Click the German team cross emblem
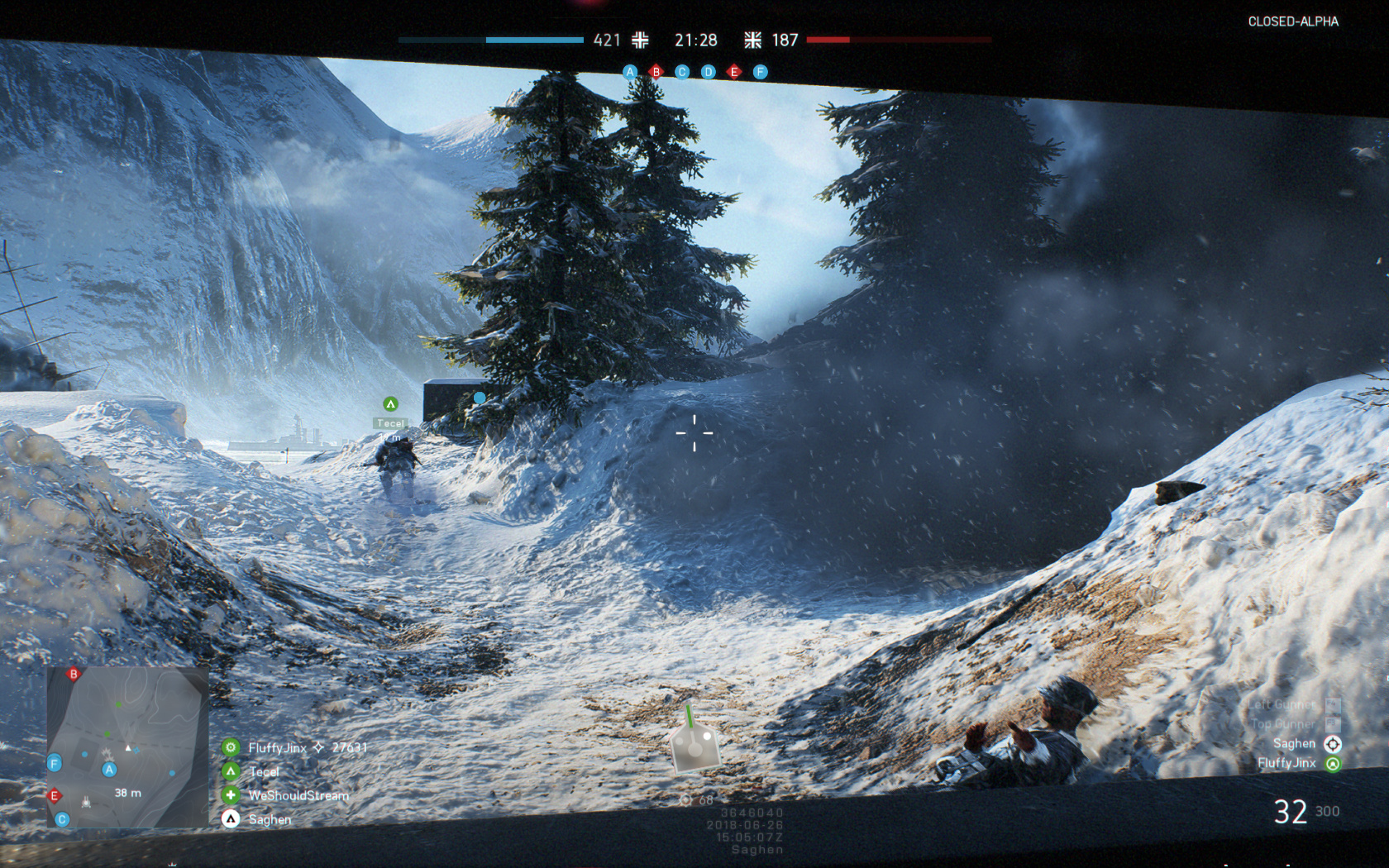The image size is (1389, 868). 641,40
